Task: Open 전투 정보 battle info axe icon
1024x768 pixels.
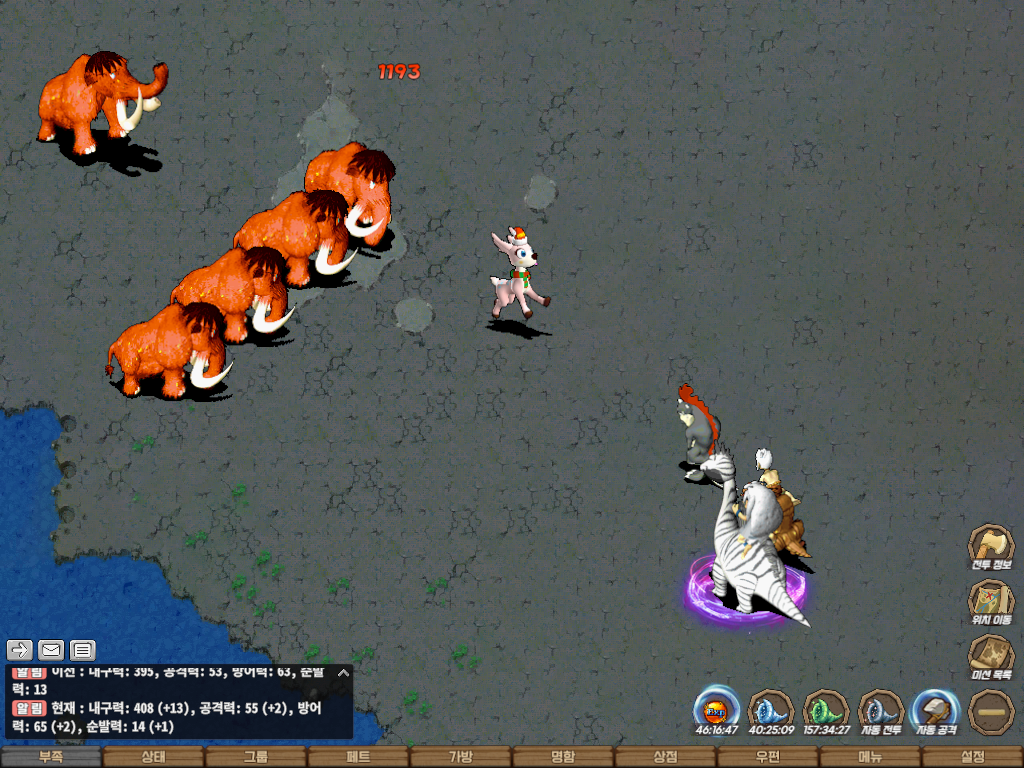Action: [x=990, y=547]
